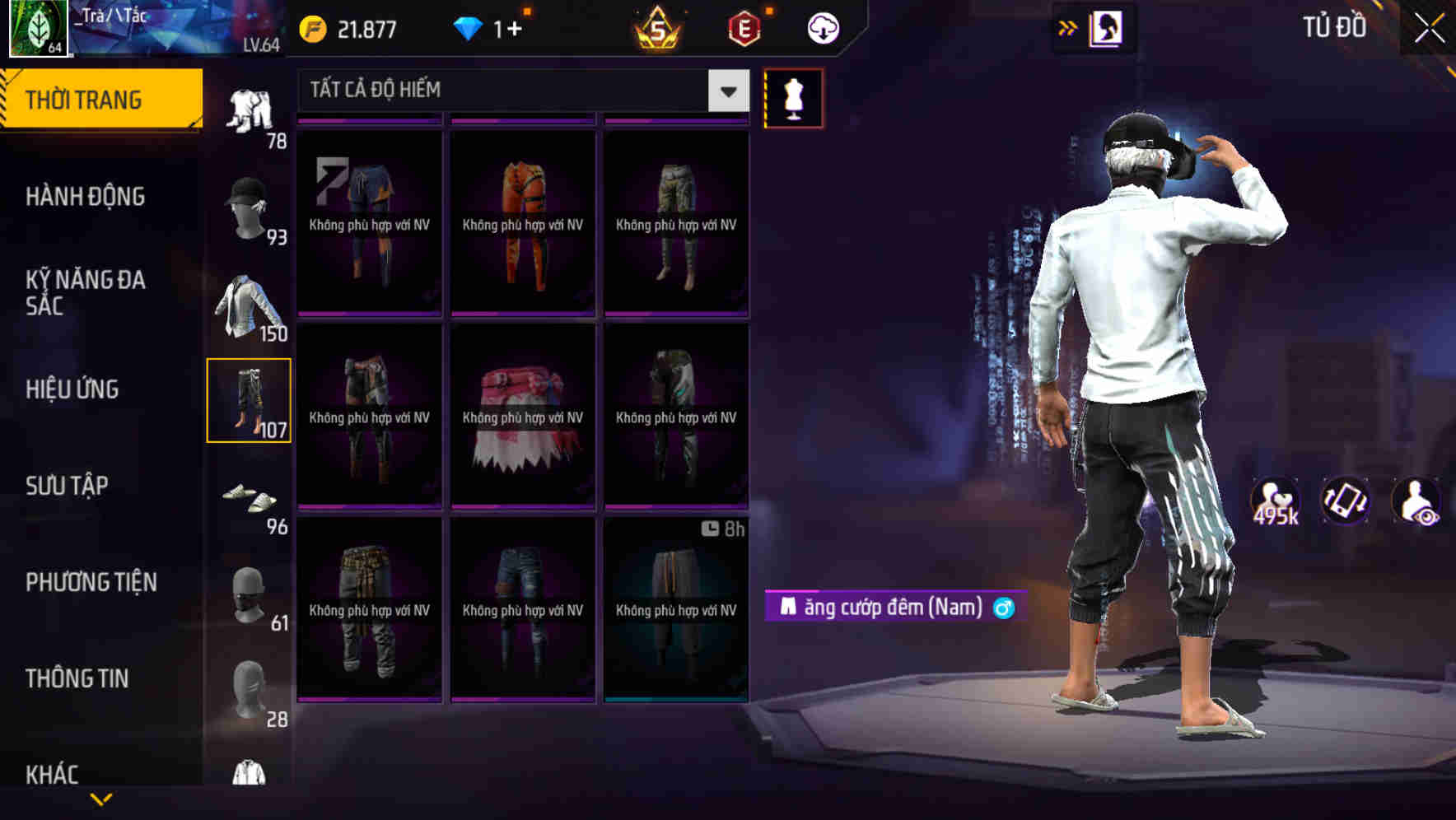The image size is (1456, 820).
Task: Click the double chevron near outfit album icon
Action: [x=1067, y=27]
